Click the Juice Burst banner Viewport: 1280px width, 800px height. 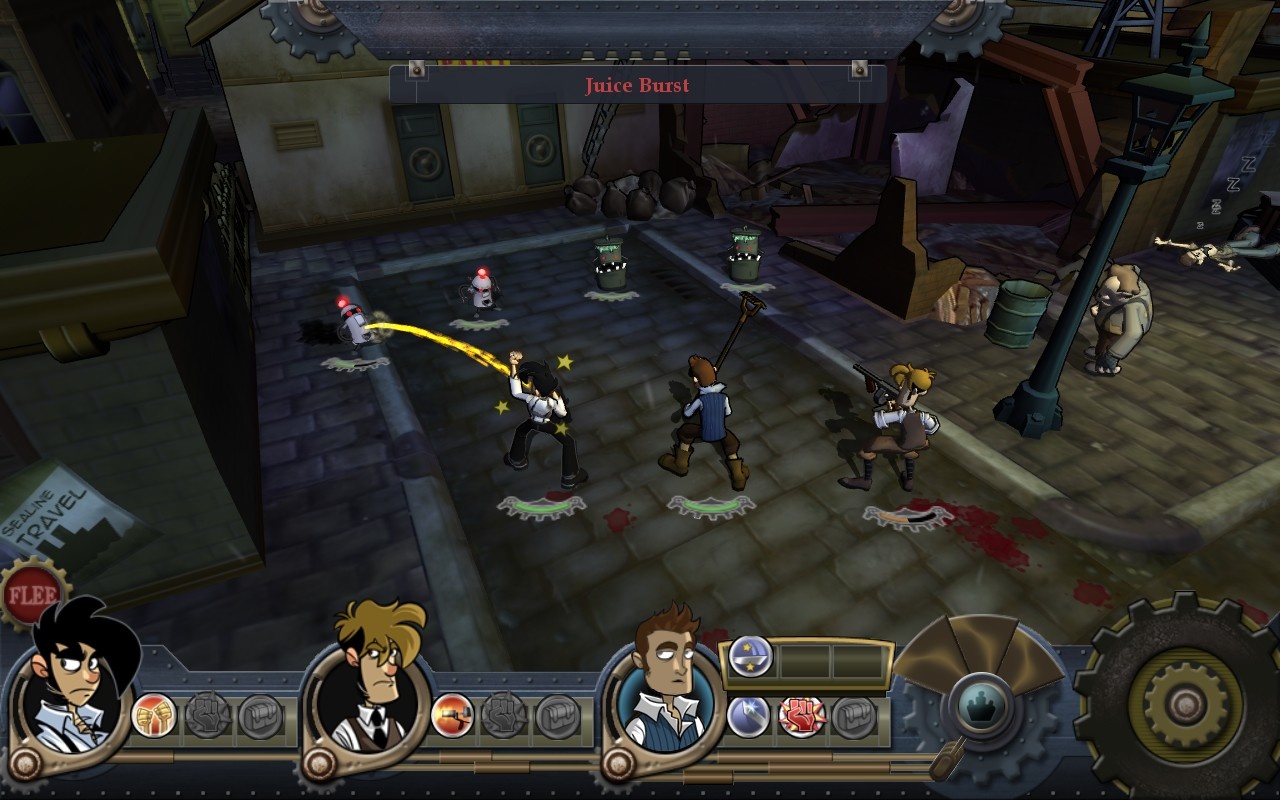636,86
